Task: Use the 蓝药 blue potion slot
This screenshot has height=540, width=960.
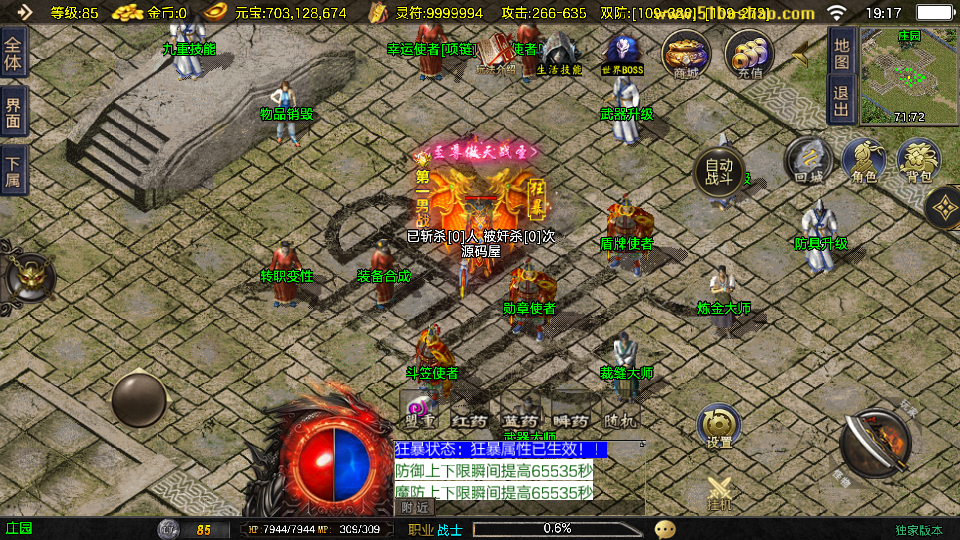Action: pyautogui.click(x=520, y=412)
